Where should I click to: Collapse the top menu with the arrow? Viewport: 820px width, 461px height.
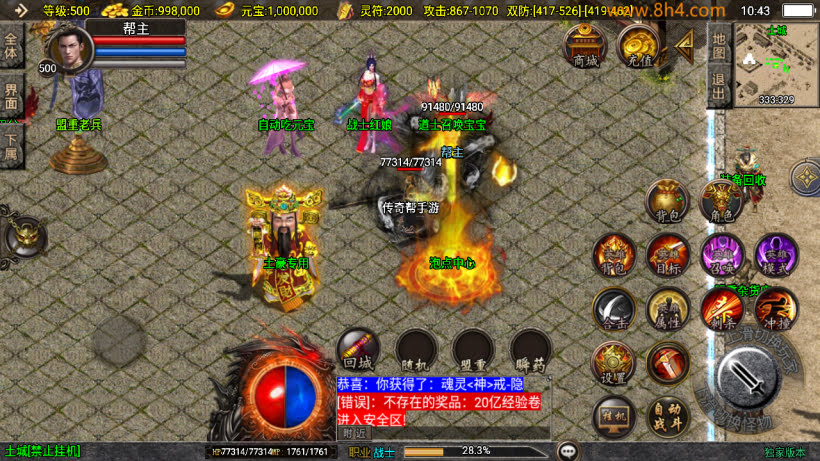point(683,44)
